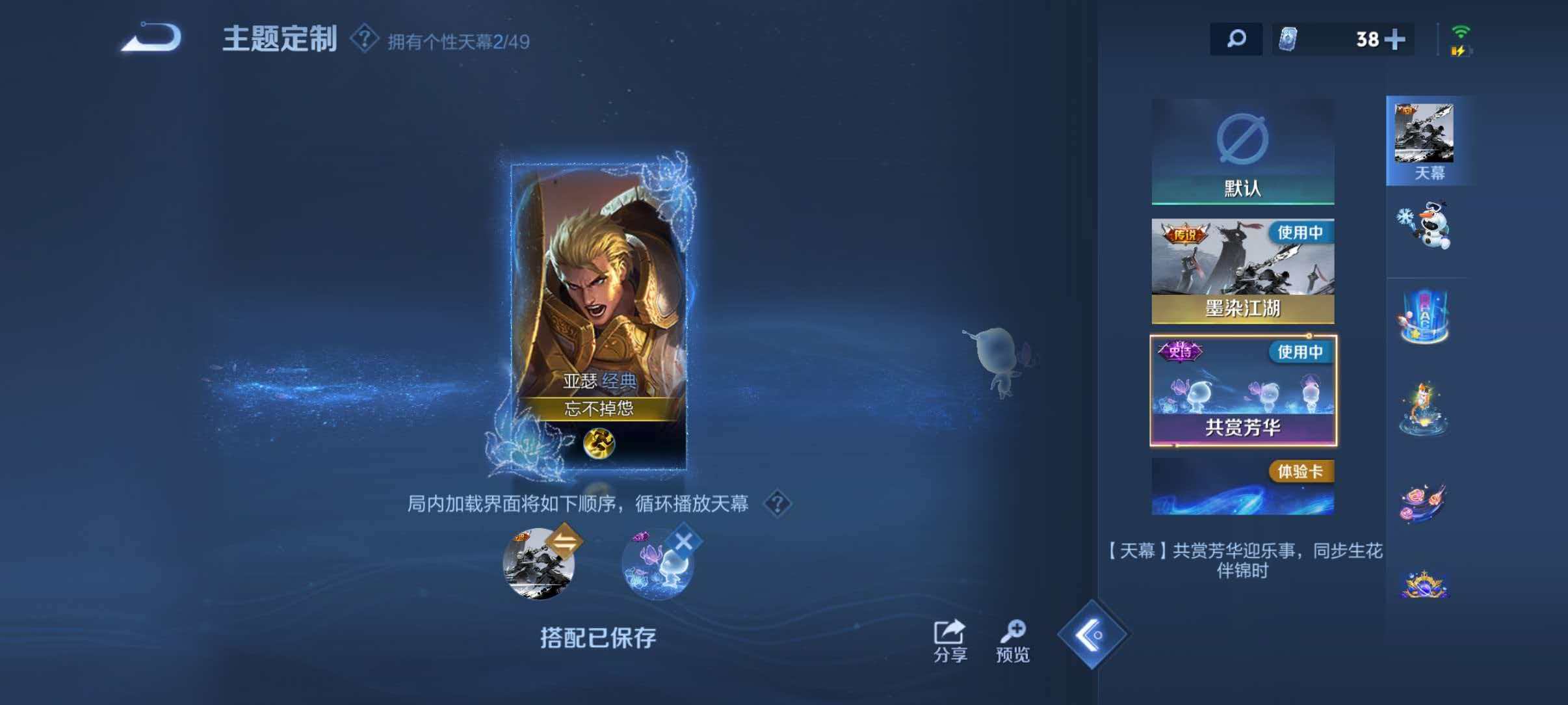The height and width of the screenshot is (705, 1568).
Task: Tap the help question mark beside 主题定制
Action: point(363,39)
